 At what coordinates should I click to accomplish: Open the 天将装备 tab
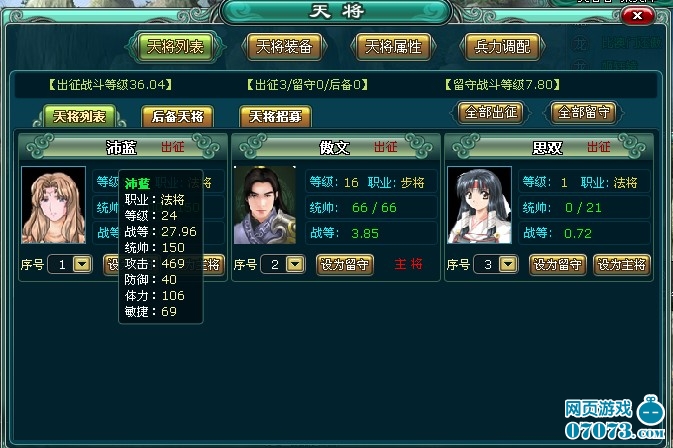coord(284,46)
